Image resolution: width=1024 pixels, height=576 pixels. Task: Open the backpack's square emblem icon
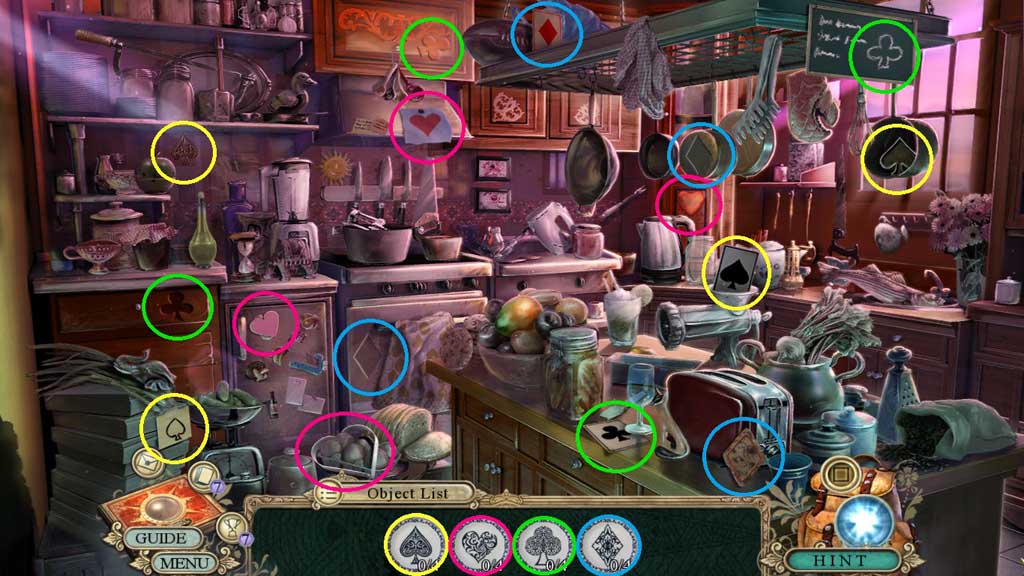coord(840,468)
